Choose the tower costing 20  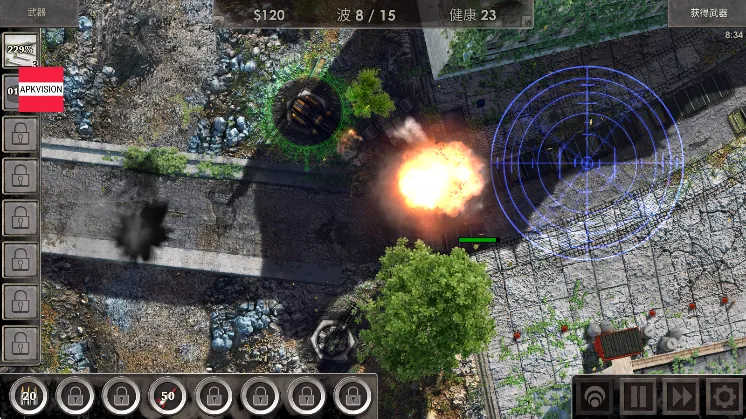(29, 396)
